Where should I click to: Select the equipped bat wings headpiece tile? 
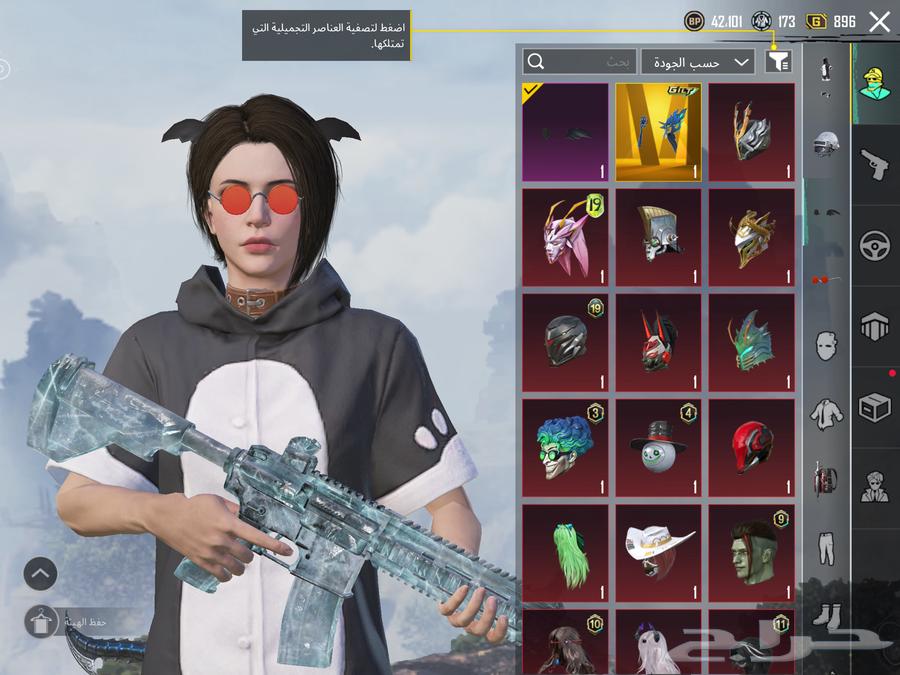[565, 132]
